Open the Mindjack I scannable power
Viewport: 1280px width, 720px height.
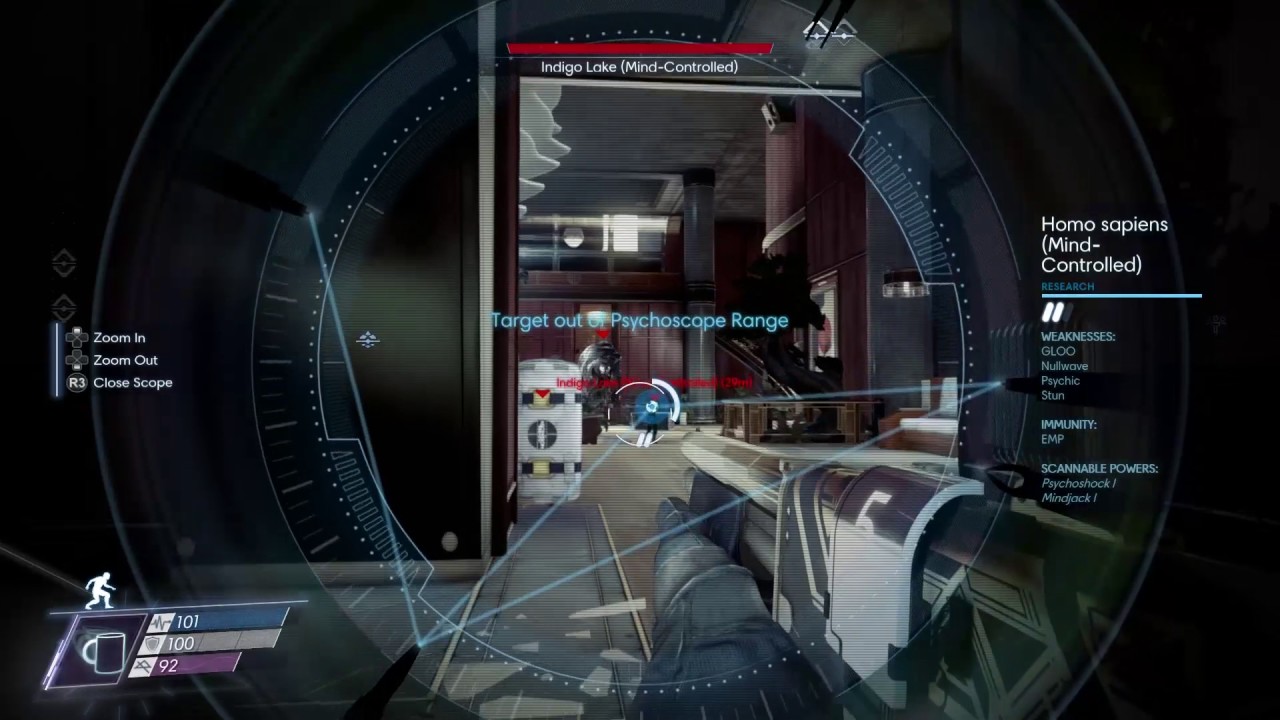click(1068, 498)
